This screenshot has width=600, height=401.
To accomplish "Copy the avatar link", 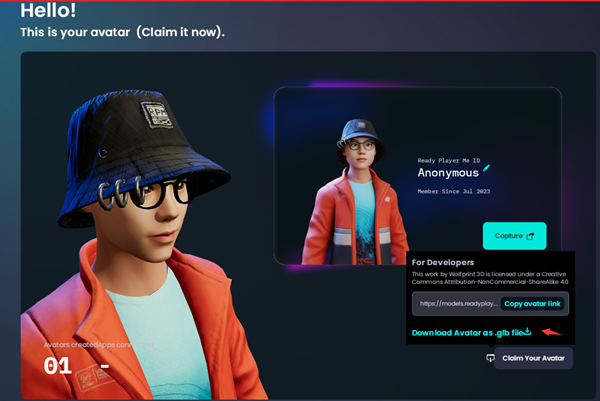I will coord(533,303).
